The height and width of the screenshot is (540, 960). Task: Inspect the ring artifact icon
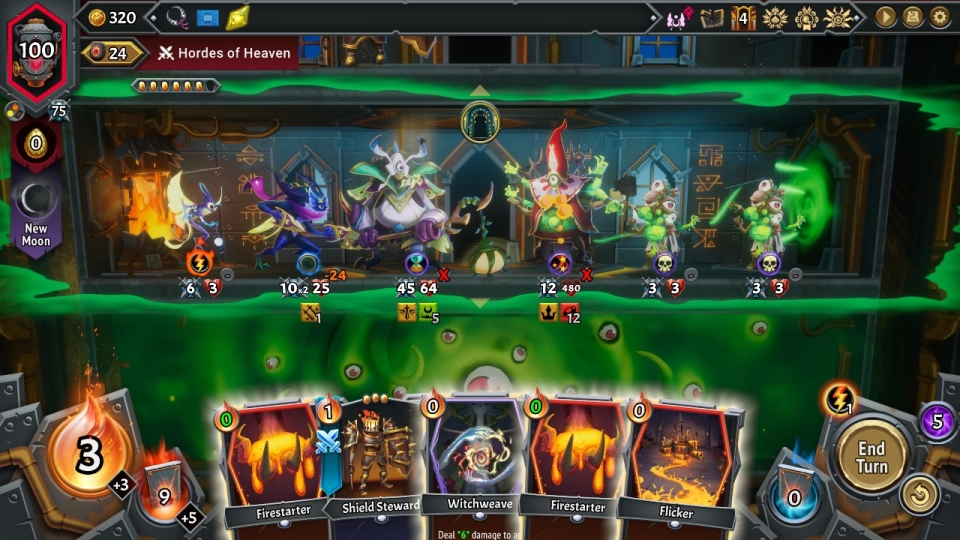tap(178, 17)
